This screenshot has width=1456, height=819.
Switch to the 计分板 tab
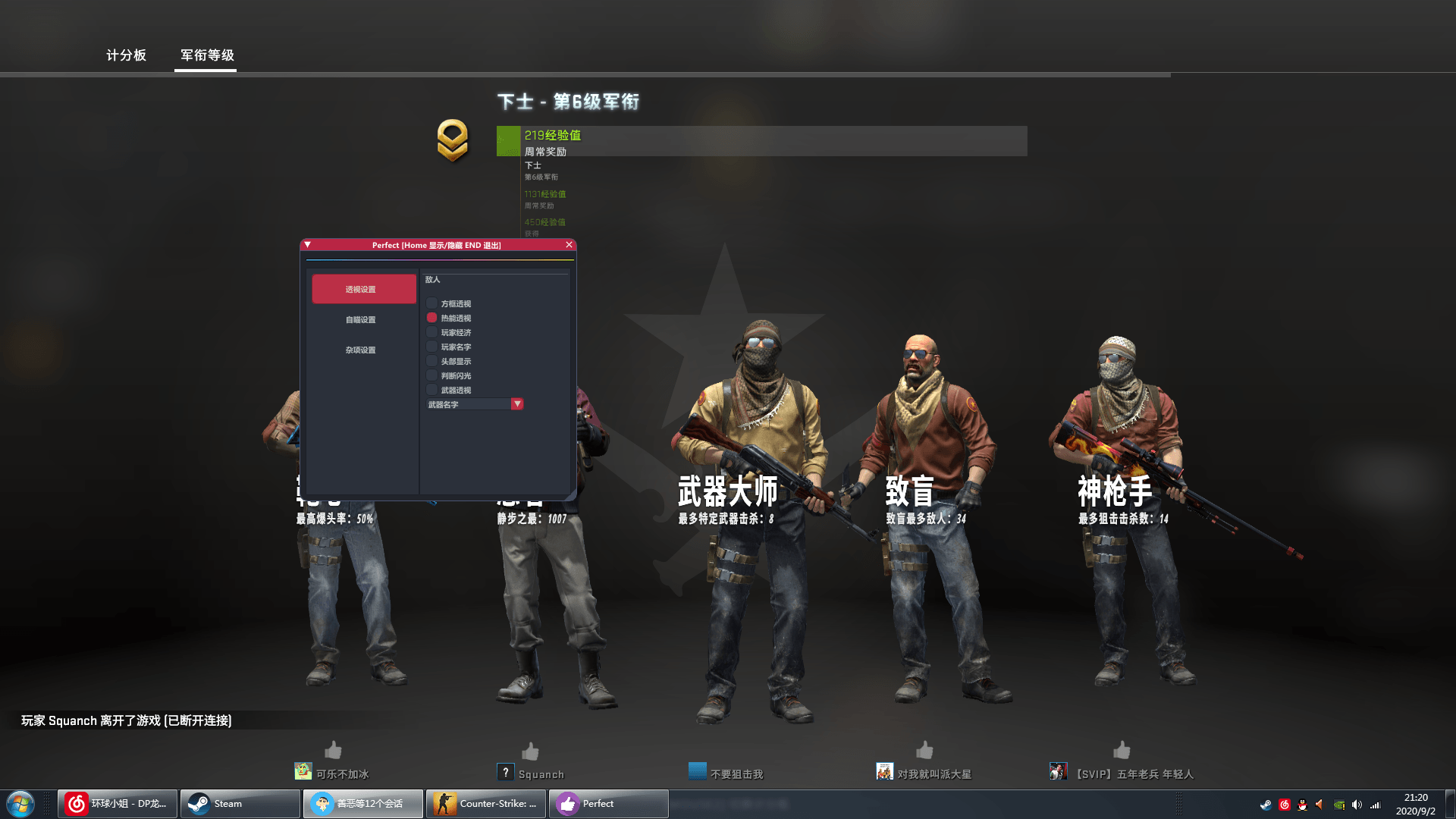coord(126,55)
